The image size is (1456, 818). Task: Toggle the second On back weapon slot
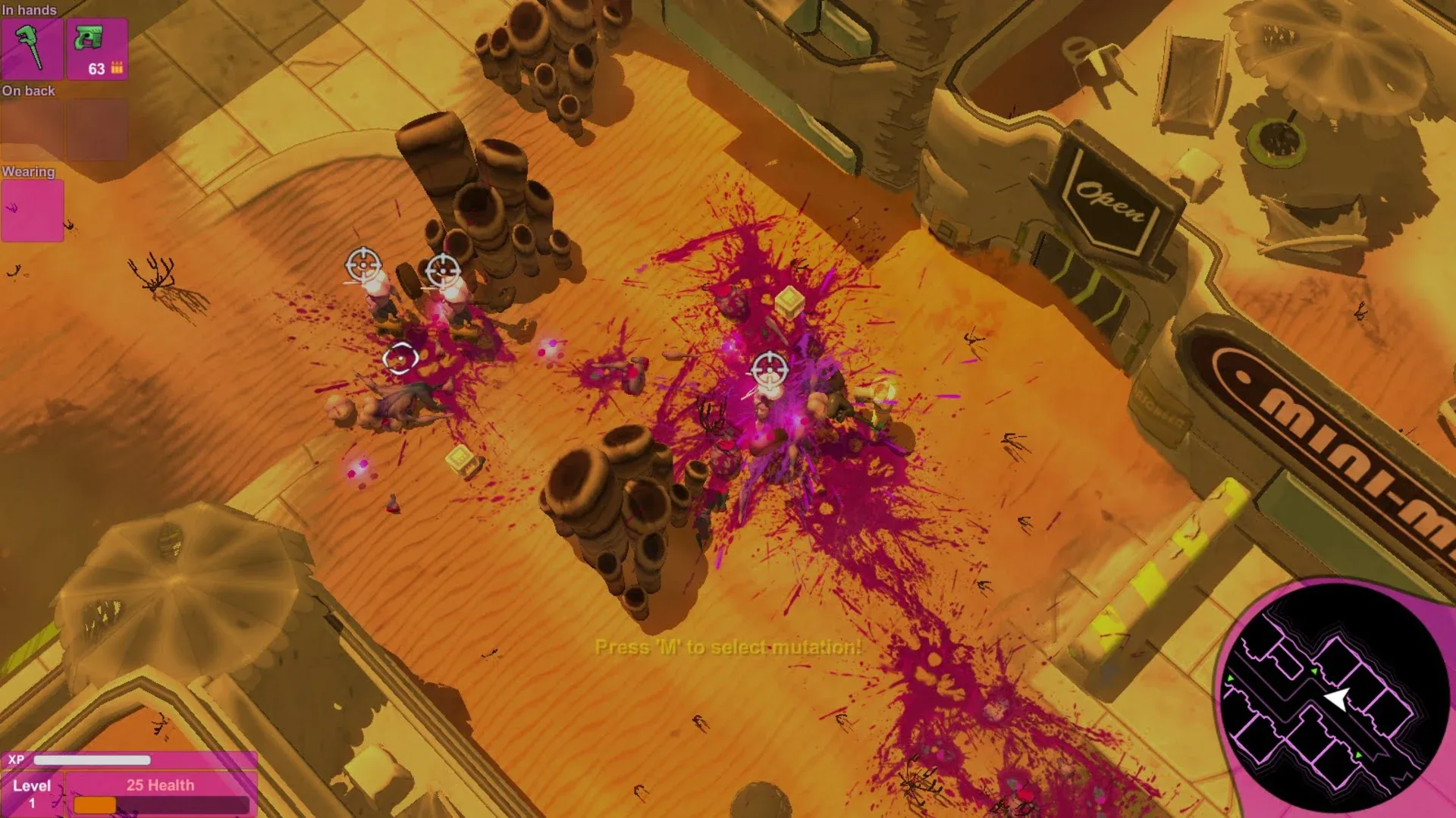coord(97,128)
